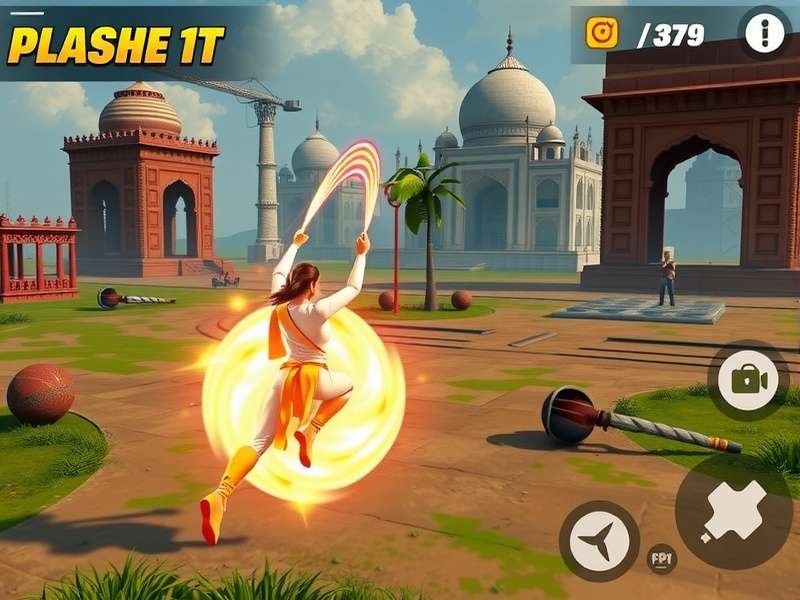The height and width of the screenshot is (600, 800).
Task: Click the orange swirl currency icon
Action: (x=602, y=34)
